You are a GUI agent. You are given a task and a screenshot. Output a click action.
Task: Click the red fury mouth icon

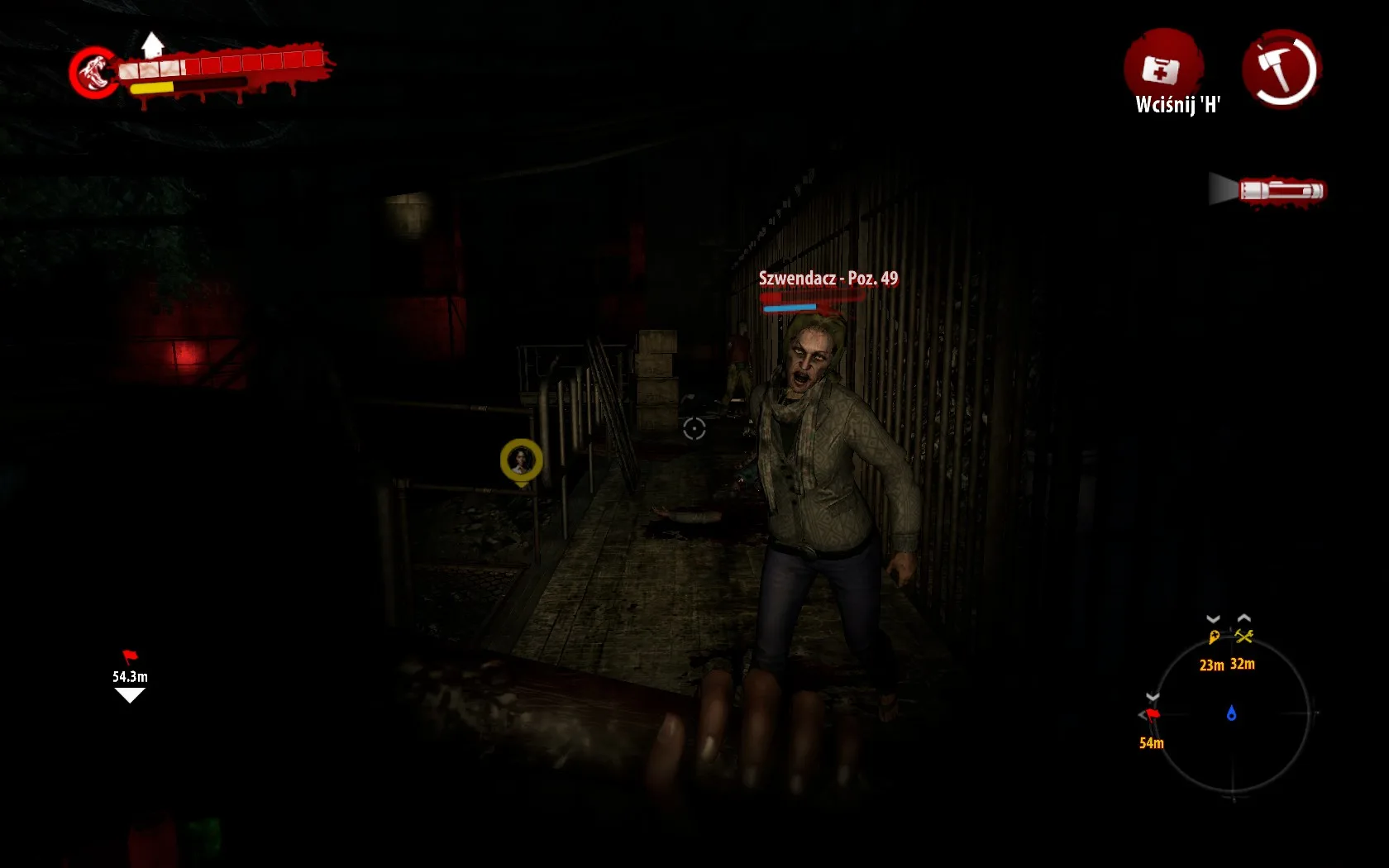[x=93, y=74]
